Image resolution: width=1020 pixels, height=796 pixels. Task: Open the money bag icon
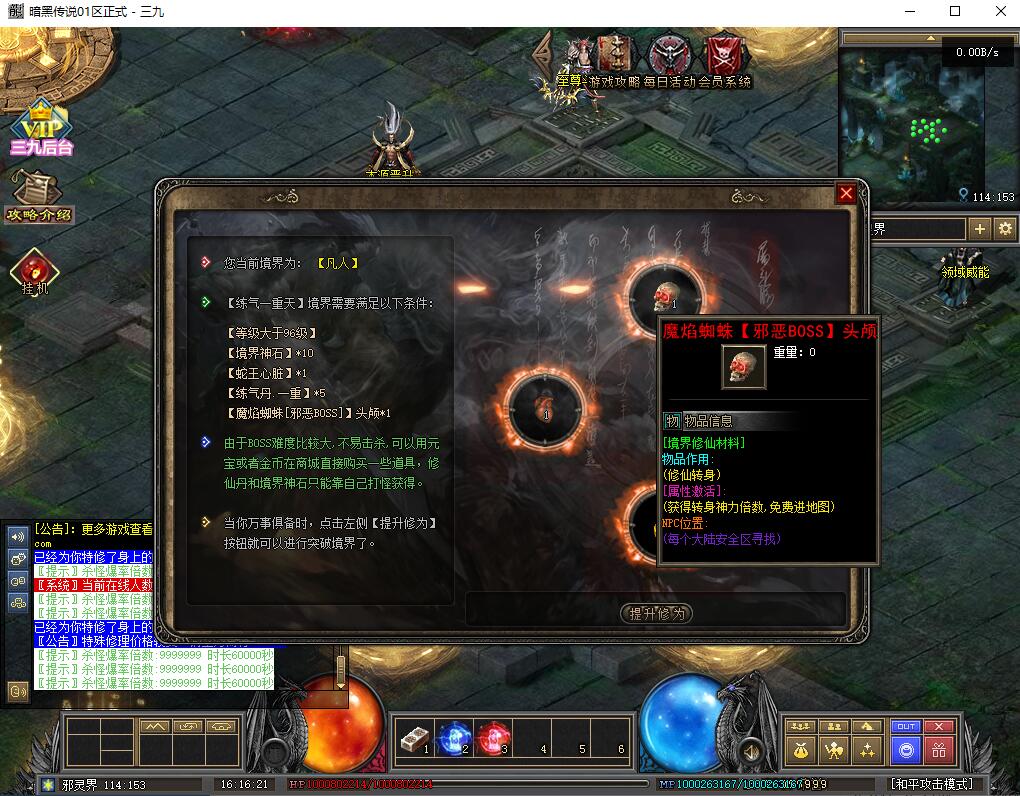pos(800,750)
